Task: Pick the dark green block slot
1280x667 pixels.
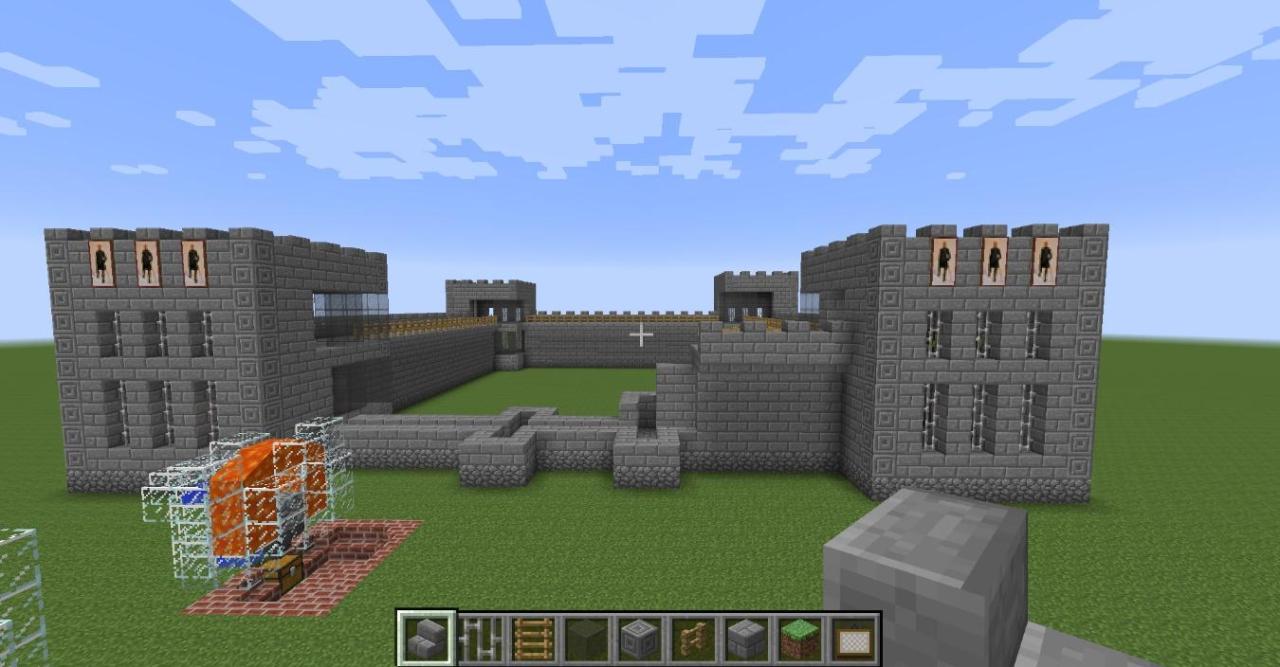Action: coord(586,638)
